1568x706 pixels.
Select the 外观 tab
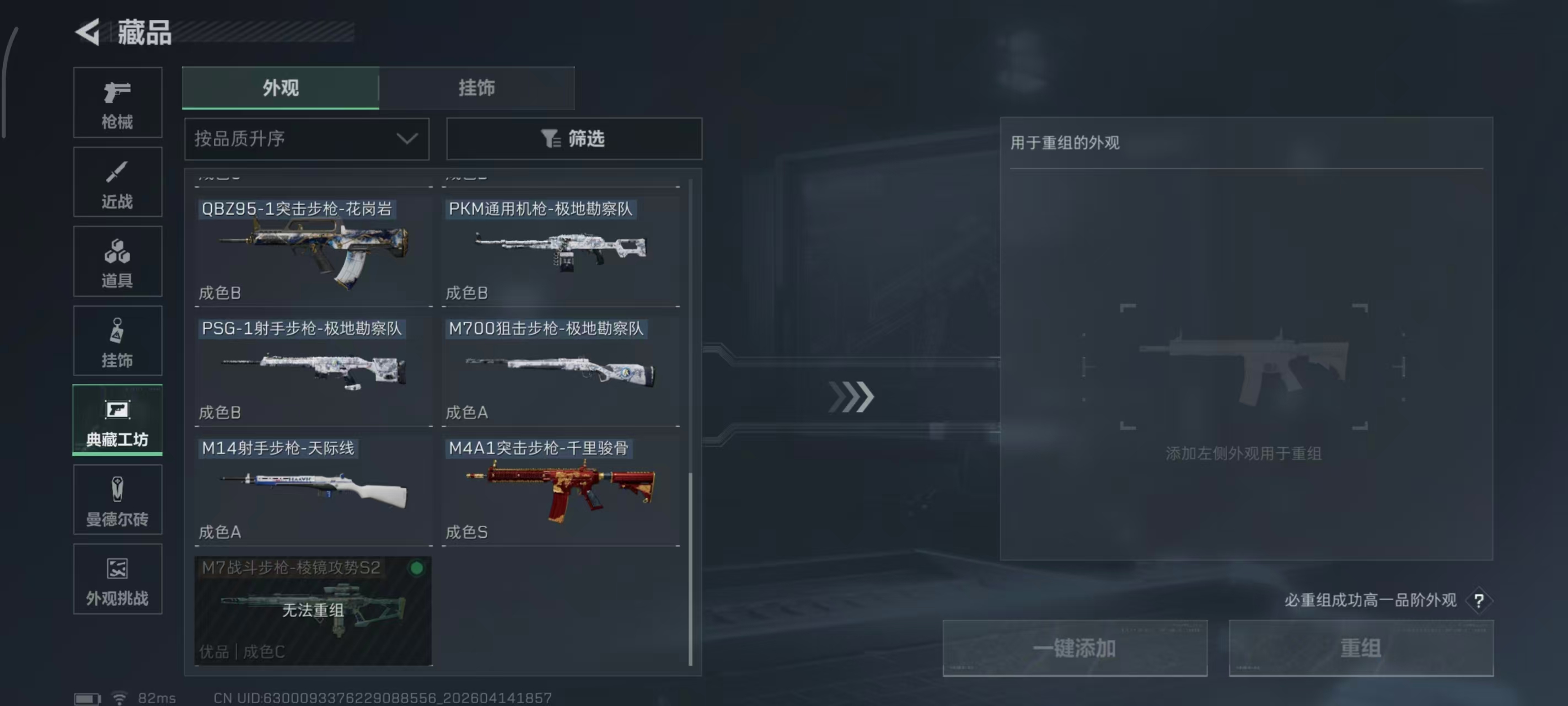pyautogui.click(x=280, y=88)
